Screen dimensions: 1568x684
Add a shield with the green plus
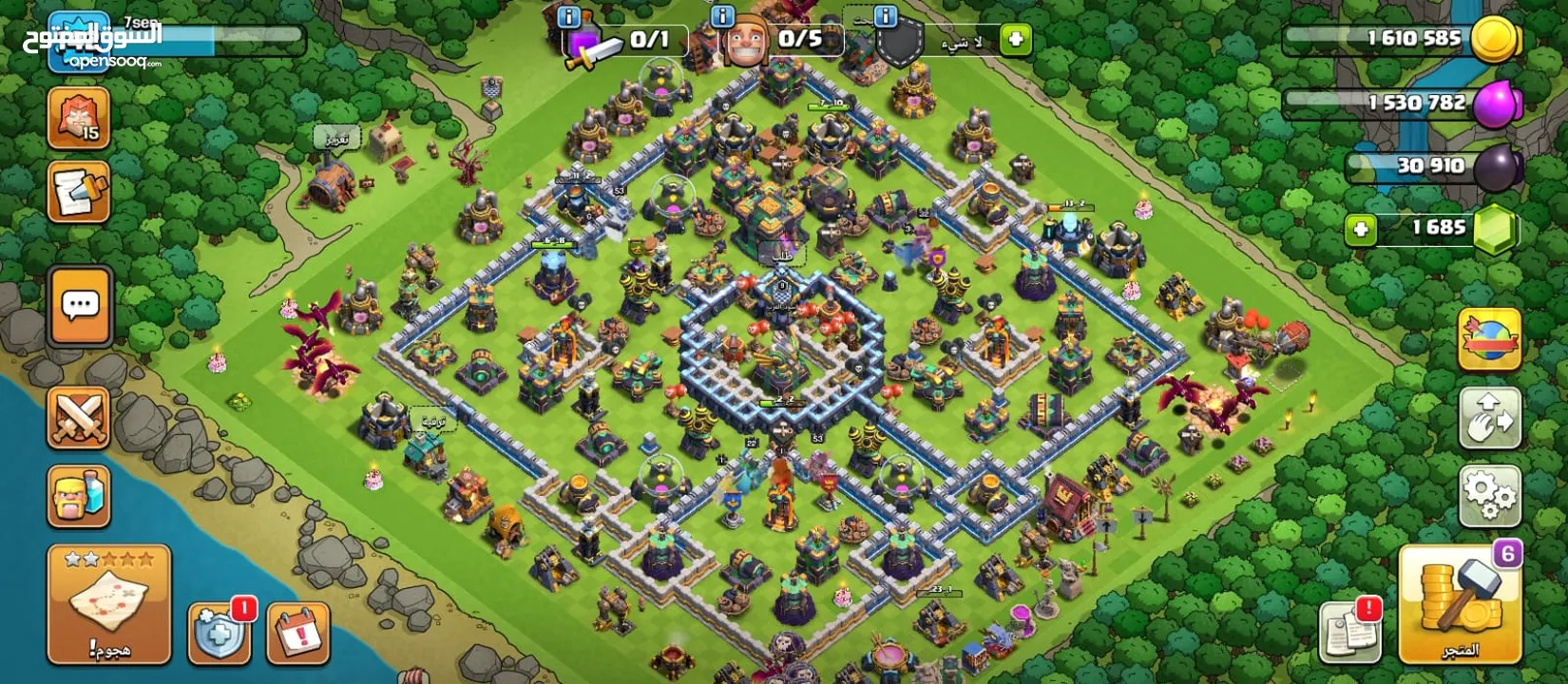tap(1016, 40)
